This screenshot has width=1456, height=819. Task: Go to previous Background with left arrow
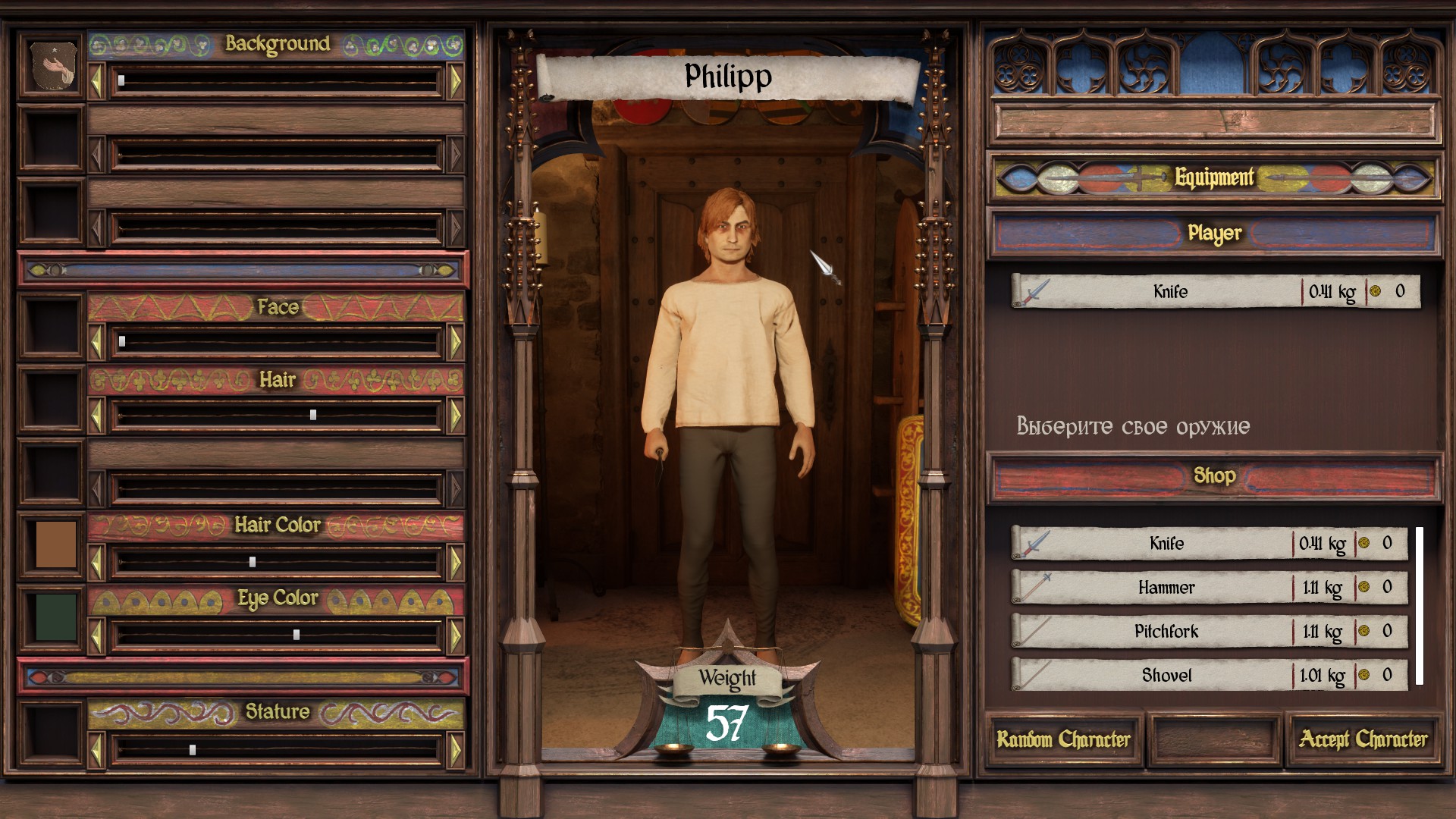tap(96, 81)
